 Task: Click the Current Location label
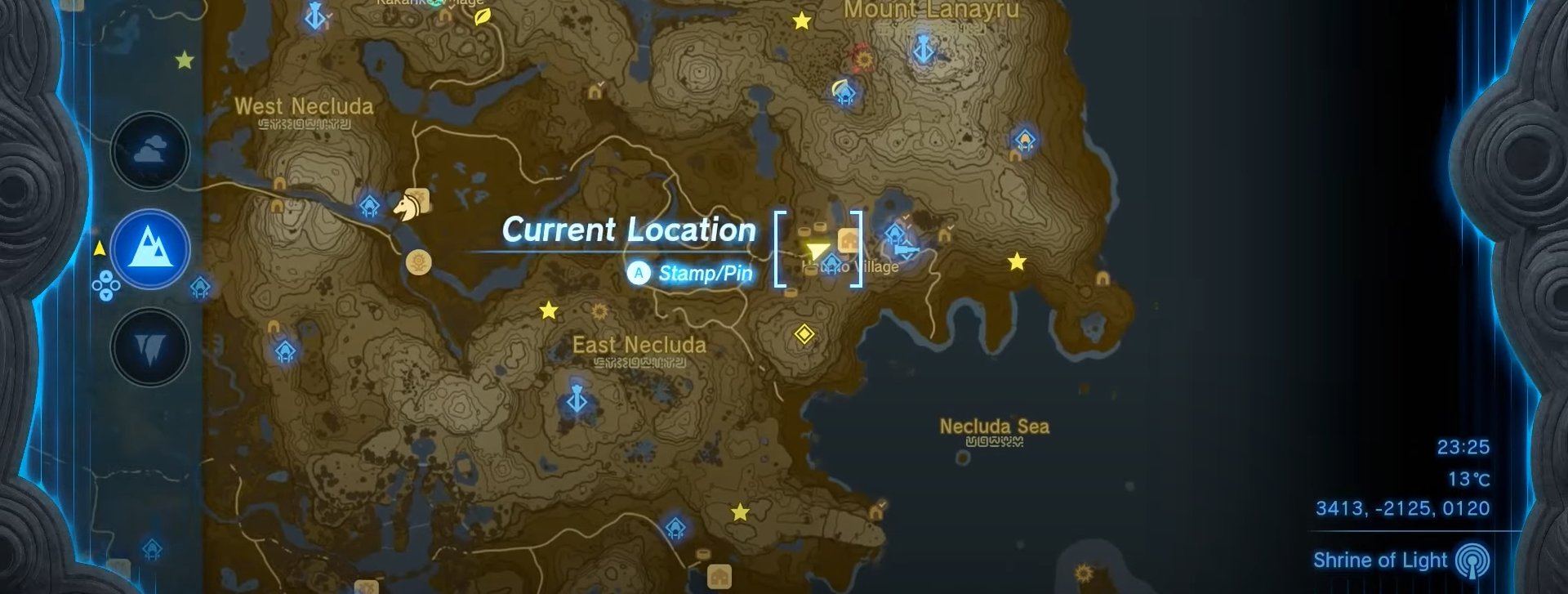(629, 230)
